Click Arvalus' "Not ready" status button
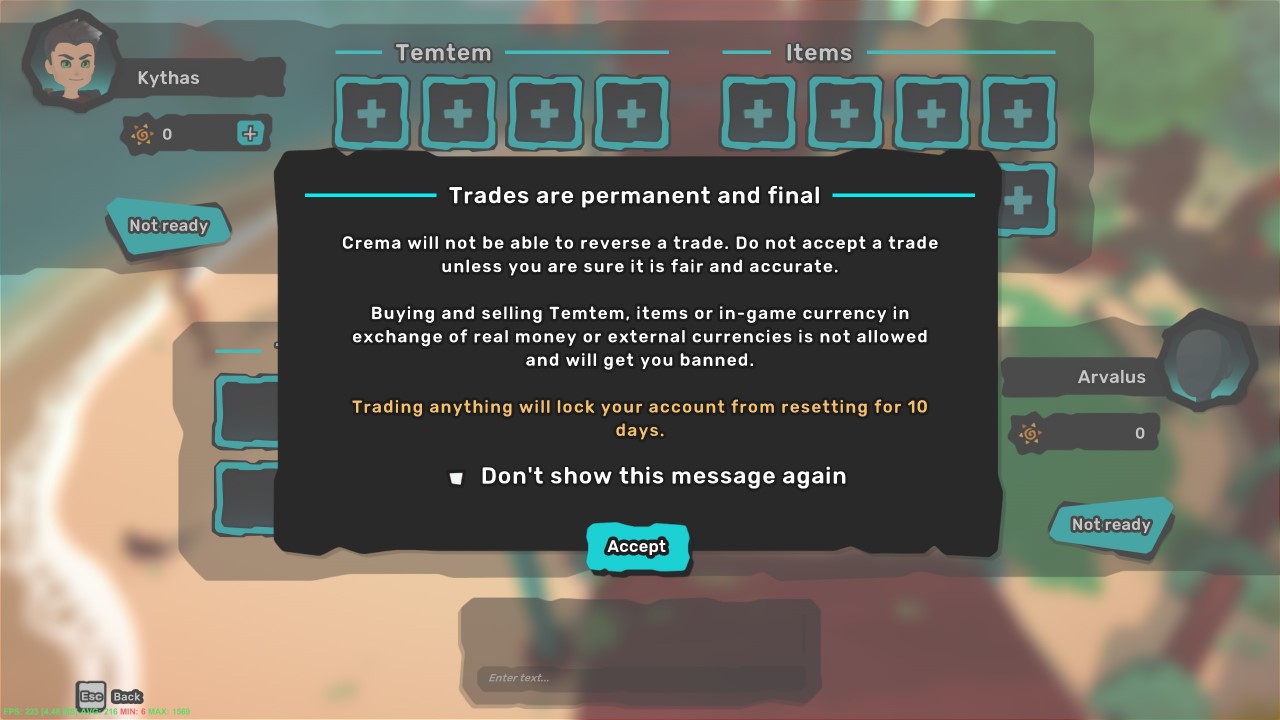Screen dimensions: 1280x720 [1110, 524]
